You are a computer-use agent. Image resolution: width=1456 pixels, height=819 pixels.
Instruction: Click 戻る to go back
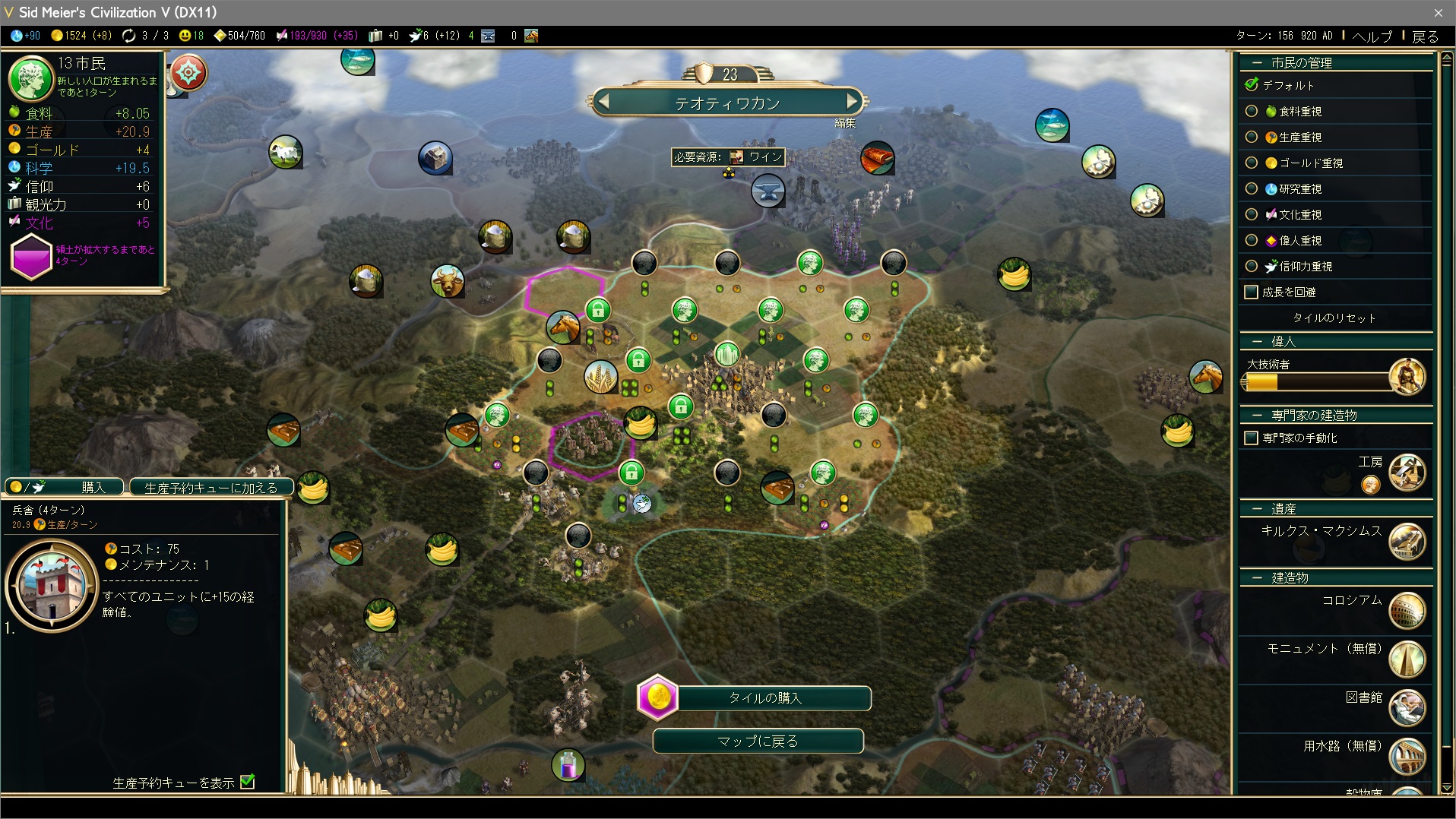tap(1425, 36)
